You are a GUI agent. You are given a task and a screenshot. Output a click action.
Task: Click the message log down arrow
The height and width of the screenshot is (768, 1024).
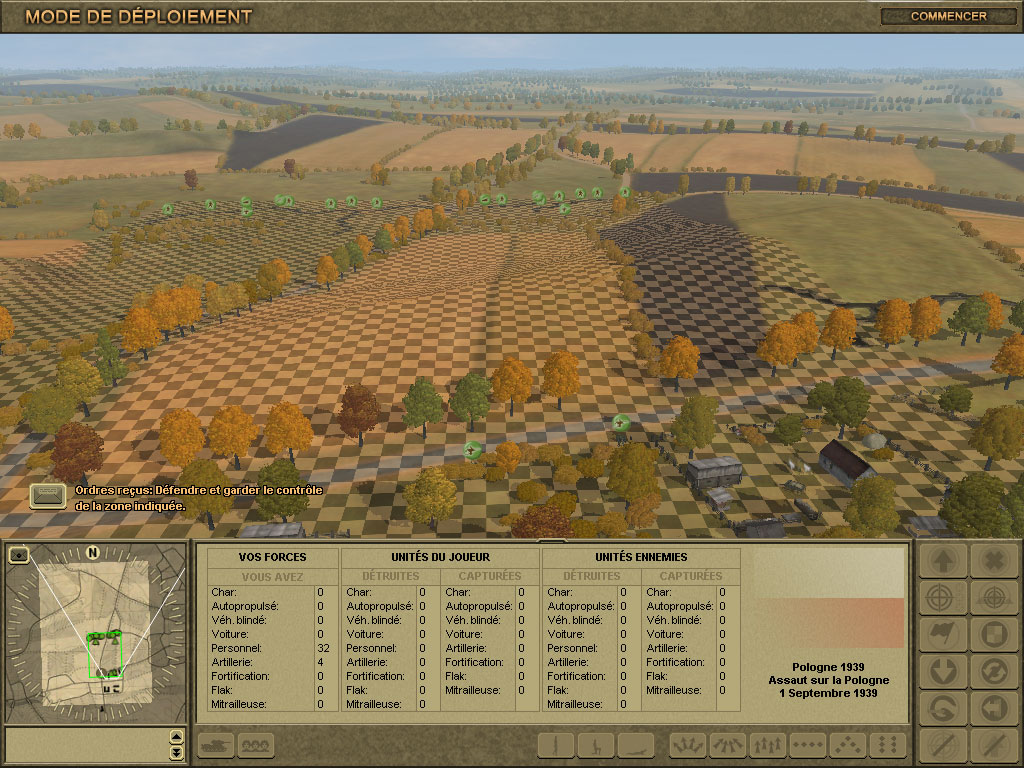point(177,752)
